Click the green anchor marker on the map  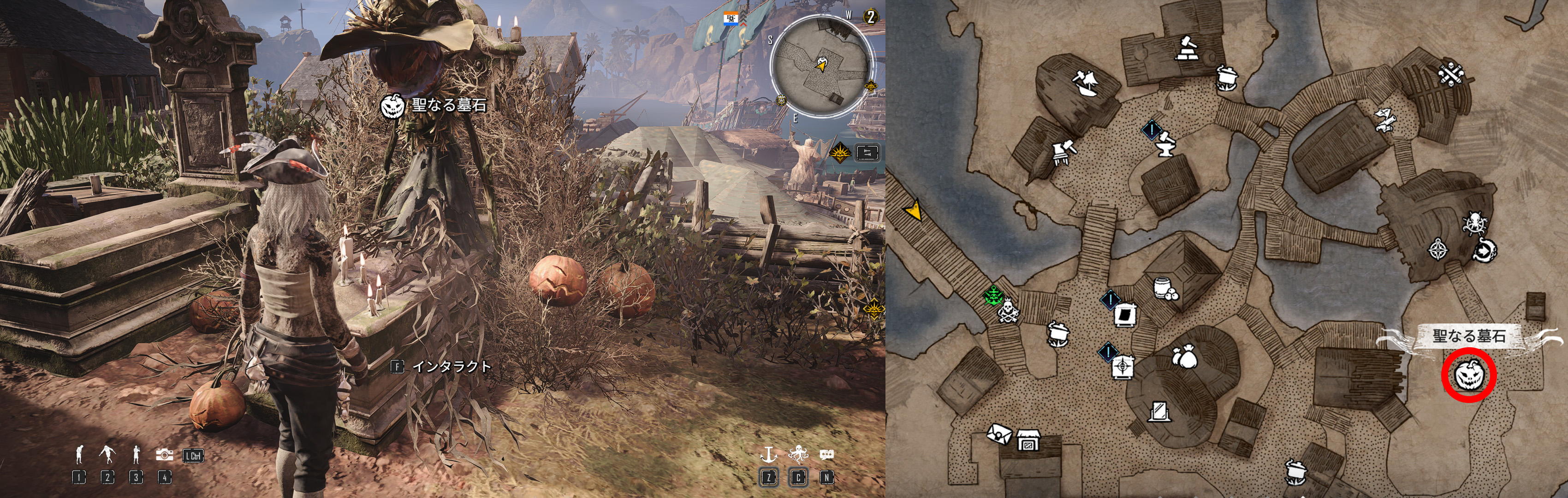993,296
